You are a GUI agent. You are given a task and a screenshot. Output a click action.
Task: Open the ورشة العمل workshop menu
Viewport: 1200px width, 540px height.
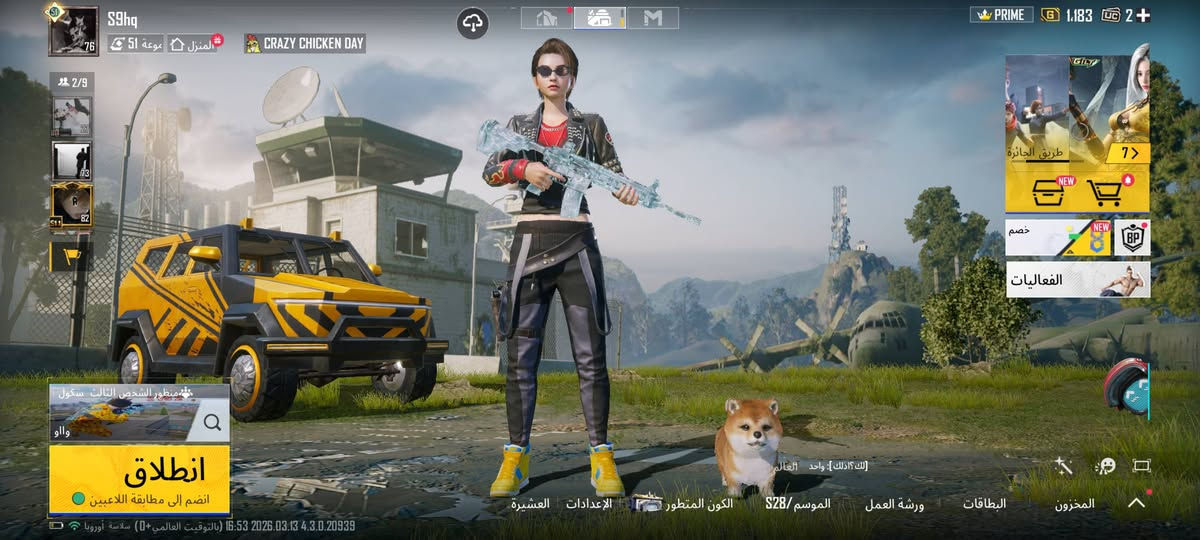click(894, 504)
